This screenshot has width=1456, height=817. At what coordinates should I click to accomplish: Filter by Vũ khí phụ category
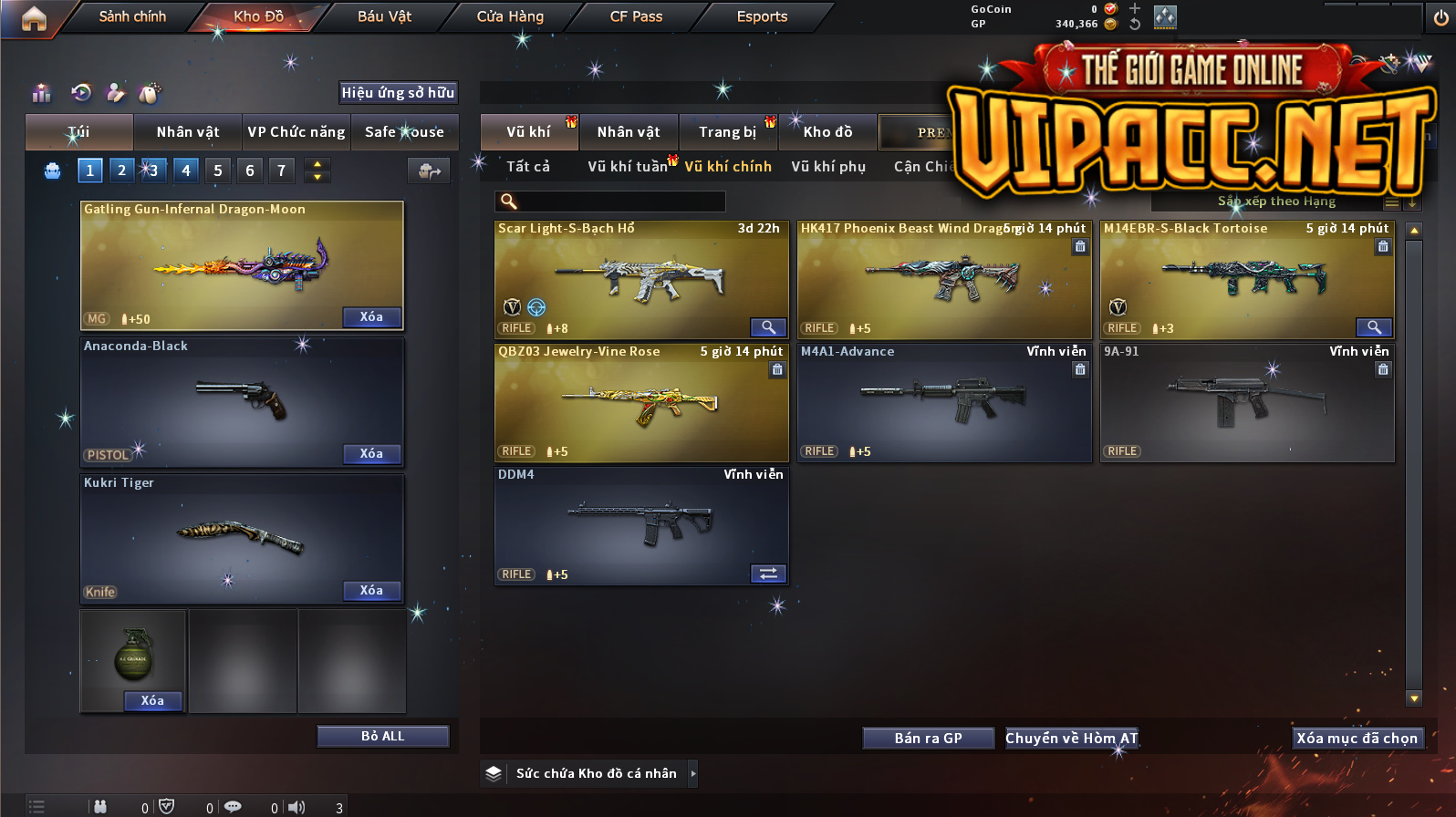(x=828, y=167)
